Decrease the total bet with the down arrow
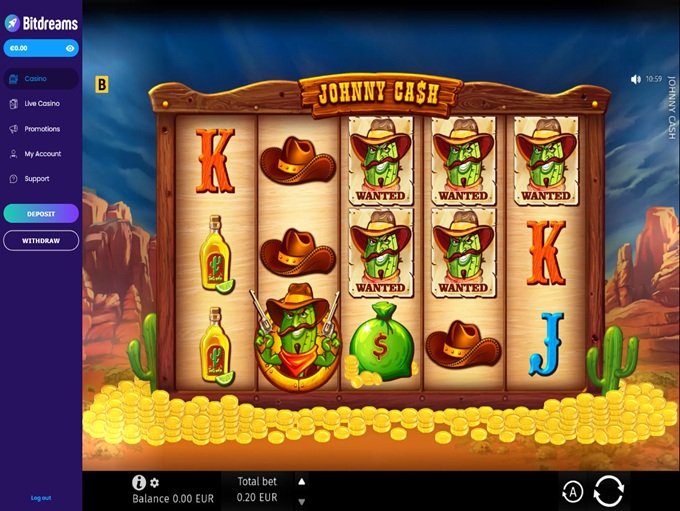The height and width of the screenshot is (511, 680). pos(302,502)
